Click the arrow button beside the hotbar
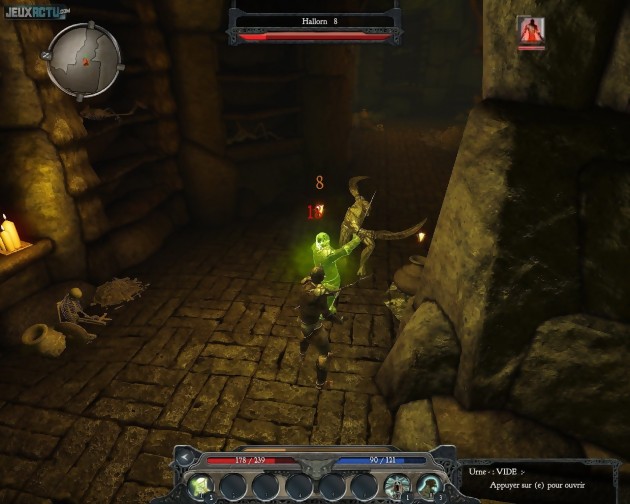630x504 pixels. [x=185, y=458]
